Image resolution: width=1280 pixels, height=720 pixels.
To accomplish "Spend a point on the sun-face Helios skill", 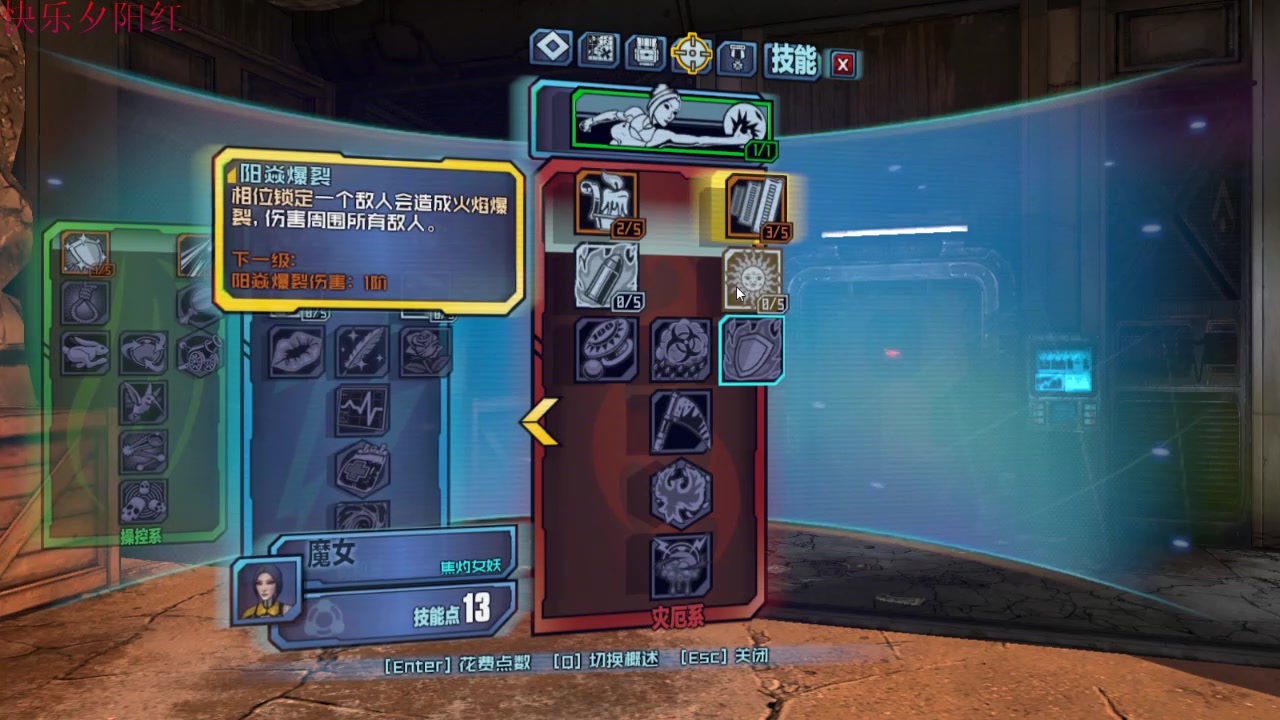I will (752, 279).
